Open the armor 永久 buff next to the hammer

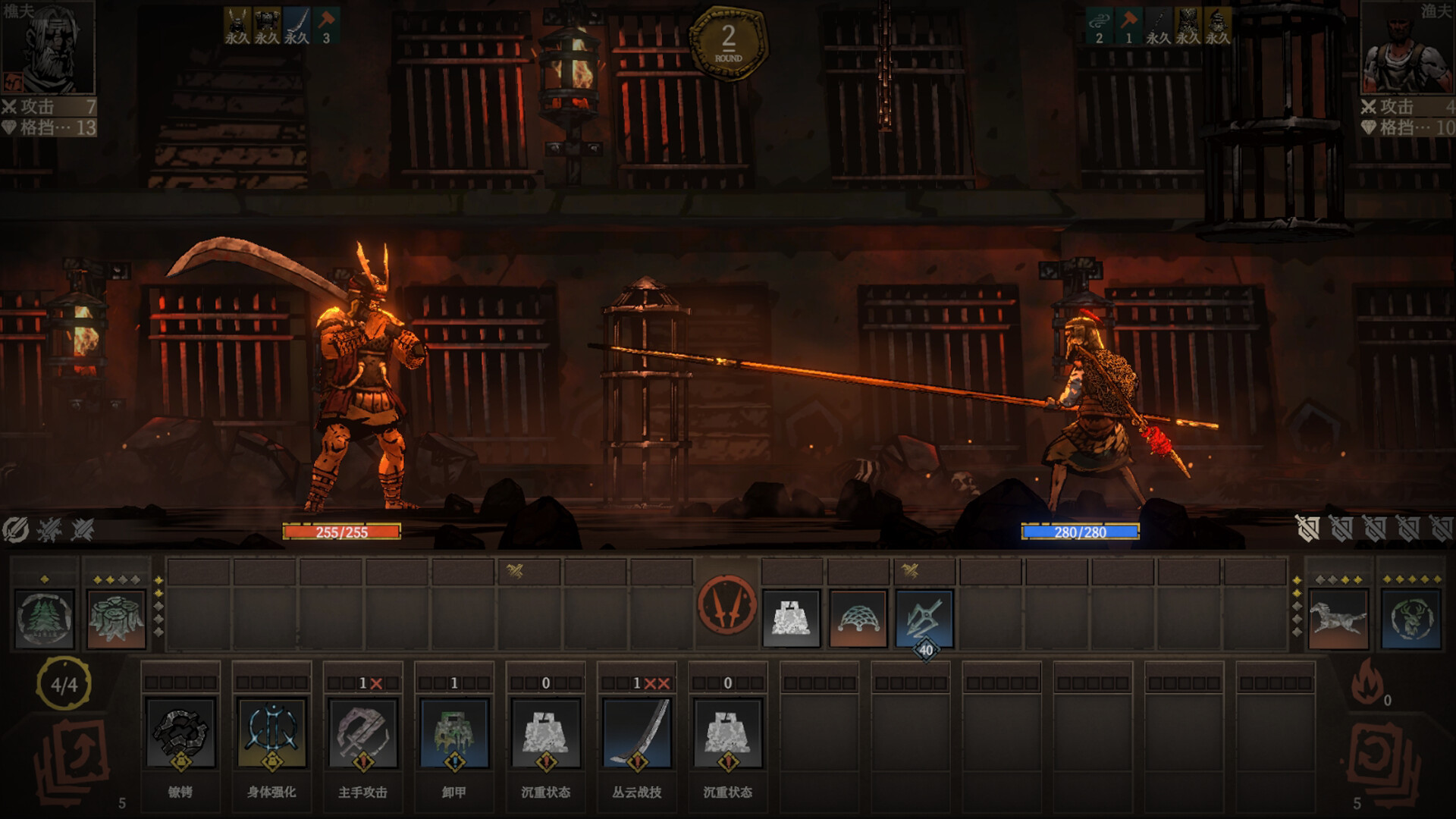tap(265, 23)
